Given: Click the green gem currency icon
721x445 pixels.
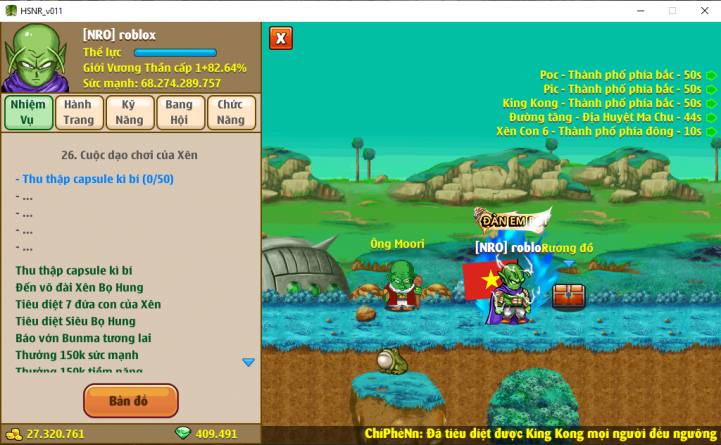Looking at the screenshot, I should coord(182,434).
